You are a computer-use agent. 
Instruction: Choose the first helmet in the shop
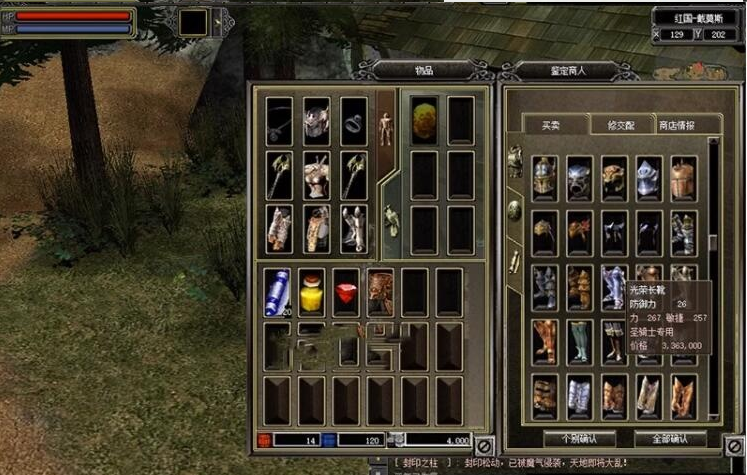545,177
